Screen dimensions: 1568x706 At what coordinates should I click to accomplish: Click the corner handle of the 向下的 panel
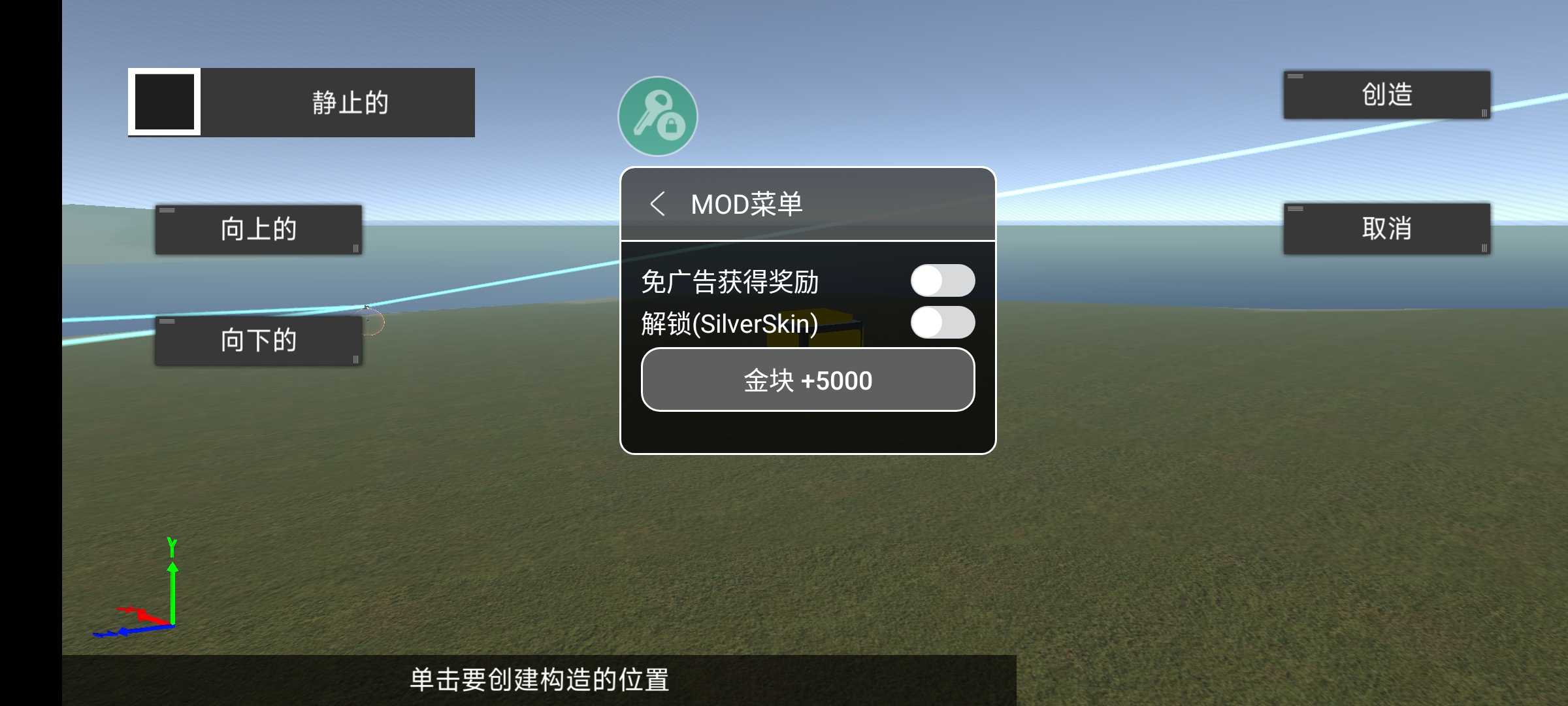click(355, 359)
